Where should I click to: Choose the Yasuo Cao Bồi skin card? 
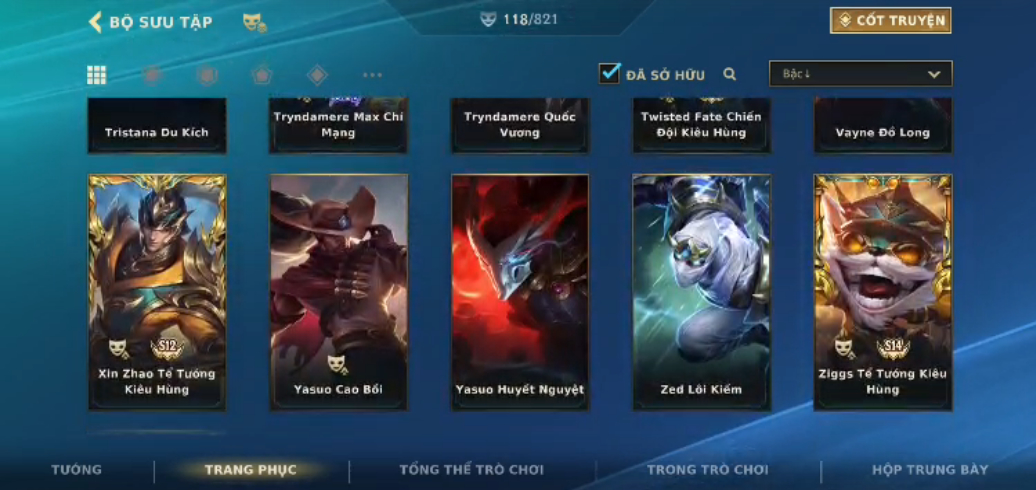click(x=338, y=292)
